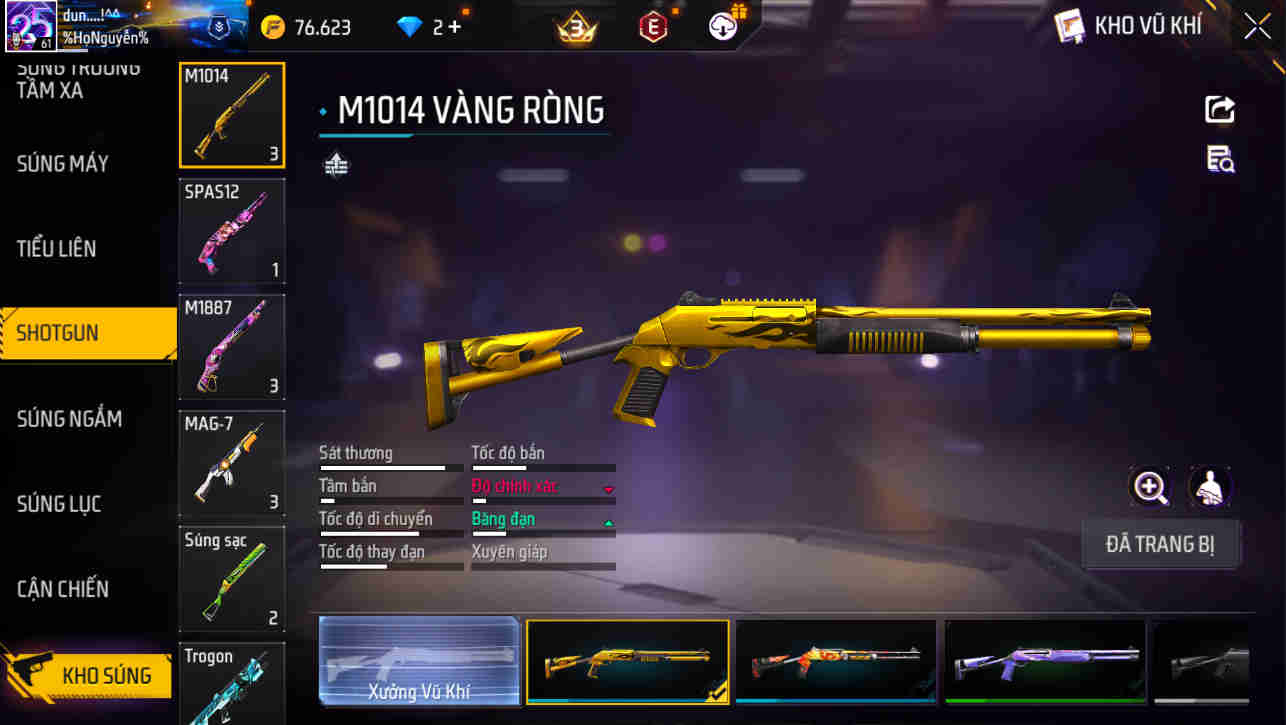1286x725 pixels.
Task: Open the share weapon icon
Action: (x=1220, y=110)
